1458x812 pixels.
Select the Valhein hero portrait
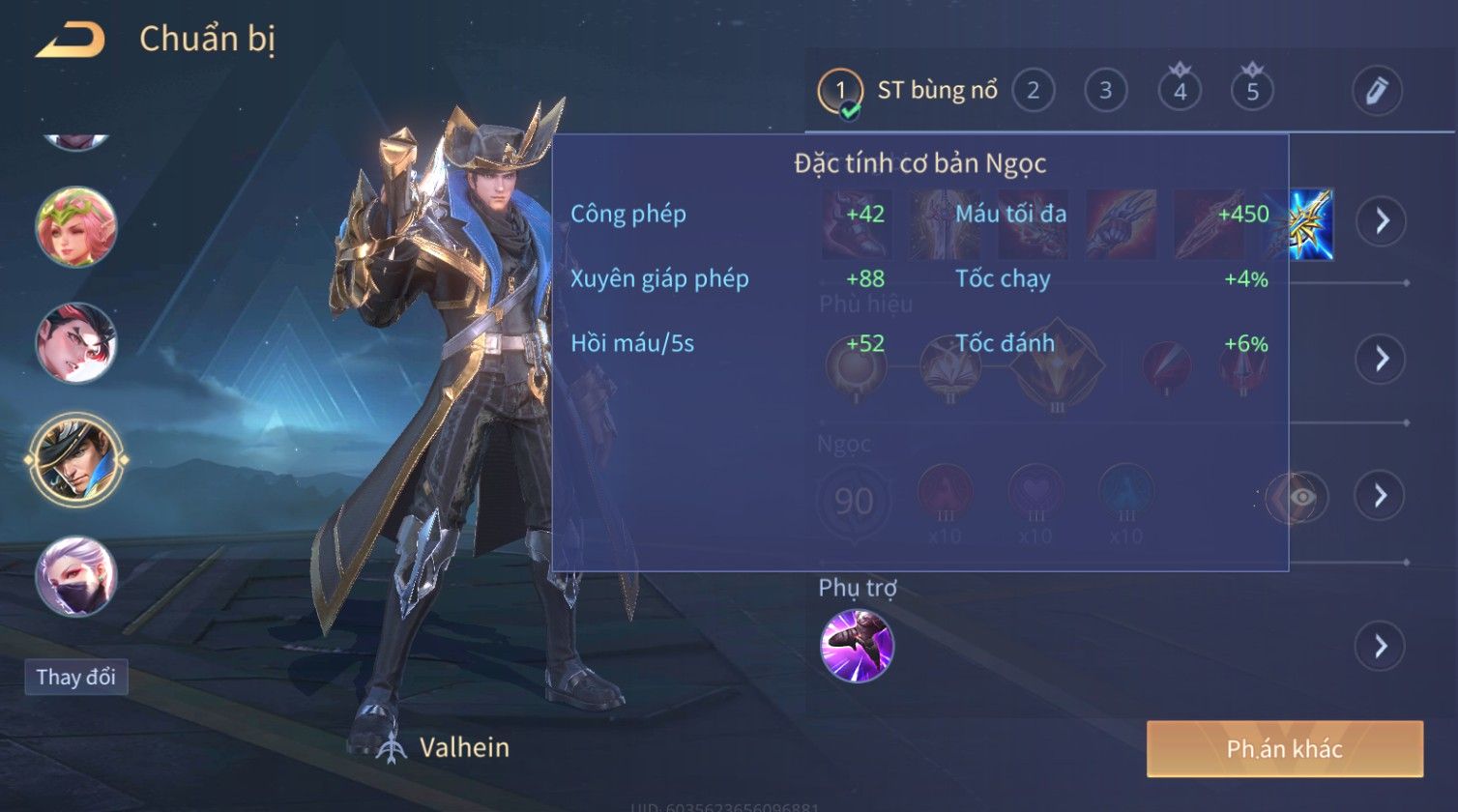(75, 458)
